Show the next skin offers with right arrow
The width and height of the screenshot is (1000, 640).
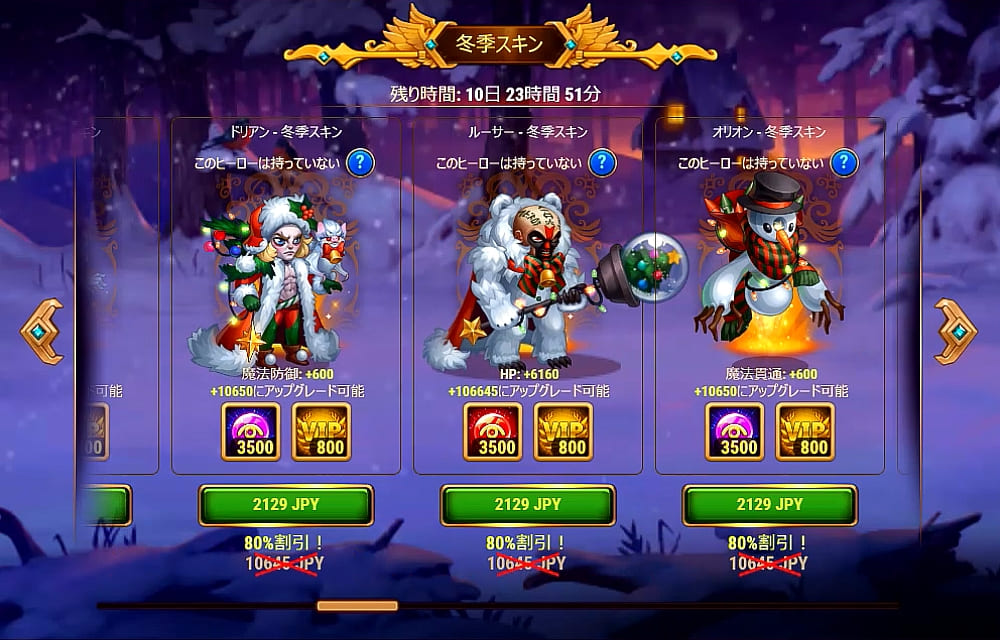[x=955, y=331]
